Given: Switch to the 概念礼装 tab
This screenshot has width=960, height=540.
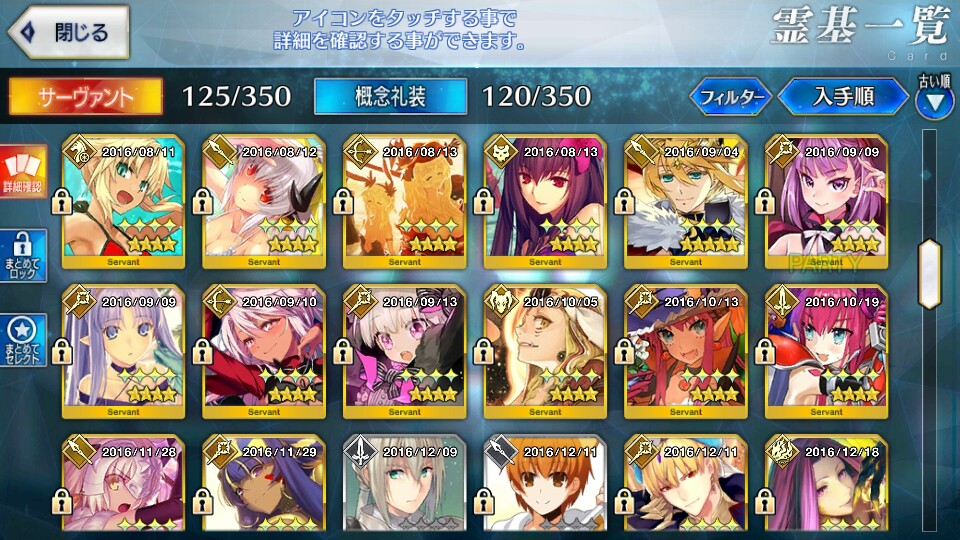Looking at the screenshot, I should 390,96.
